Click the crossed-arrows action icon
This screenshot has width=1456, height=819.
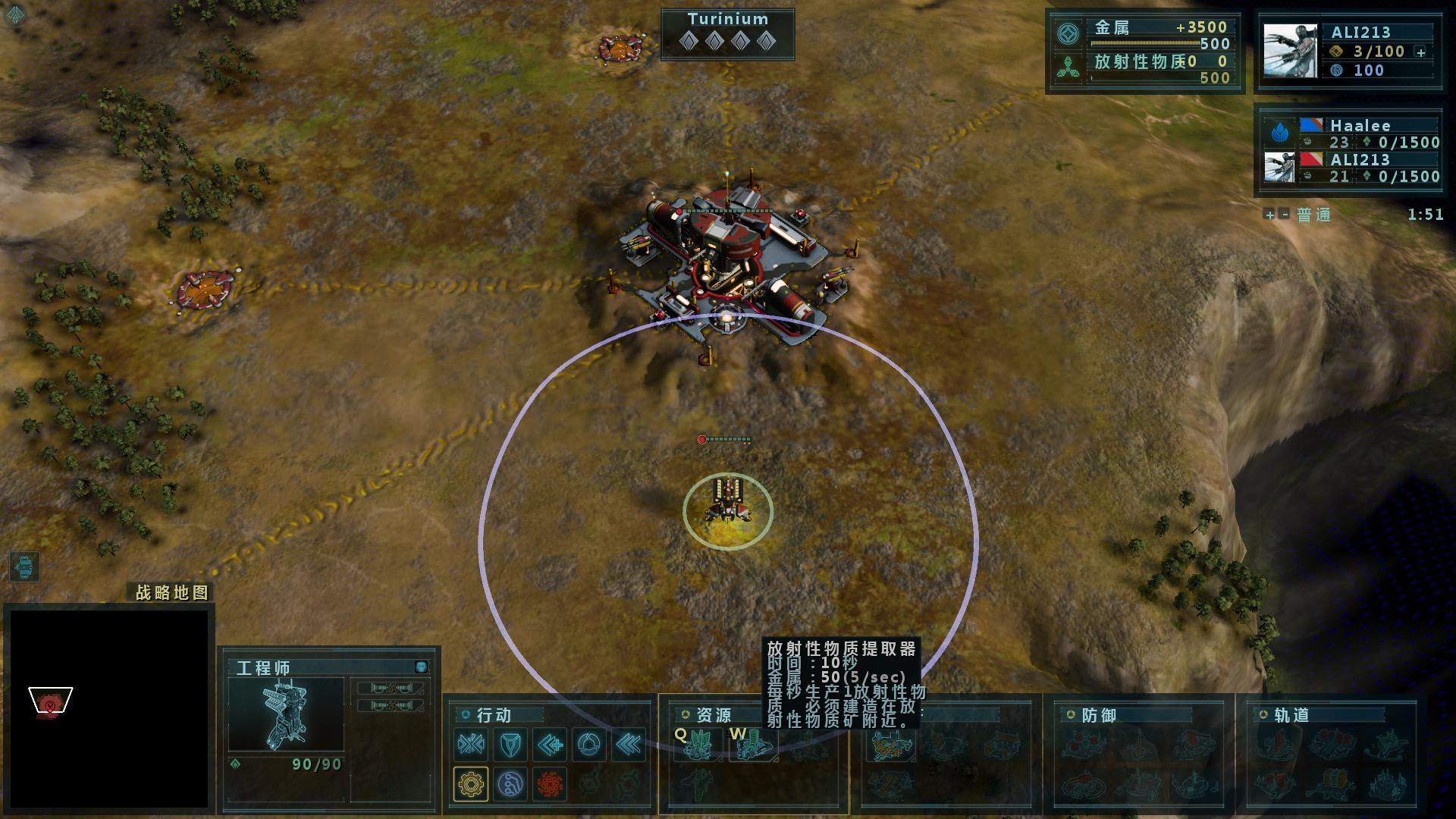tap(471, 745)
